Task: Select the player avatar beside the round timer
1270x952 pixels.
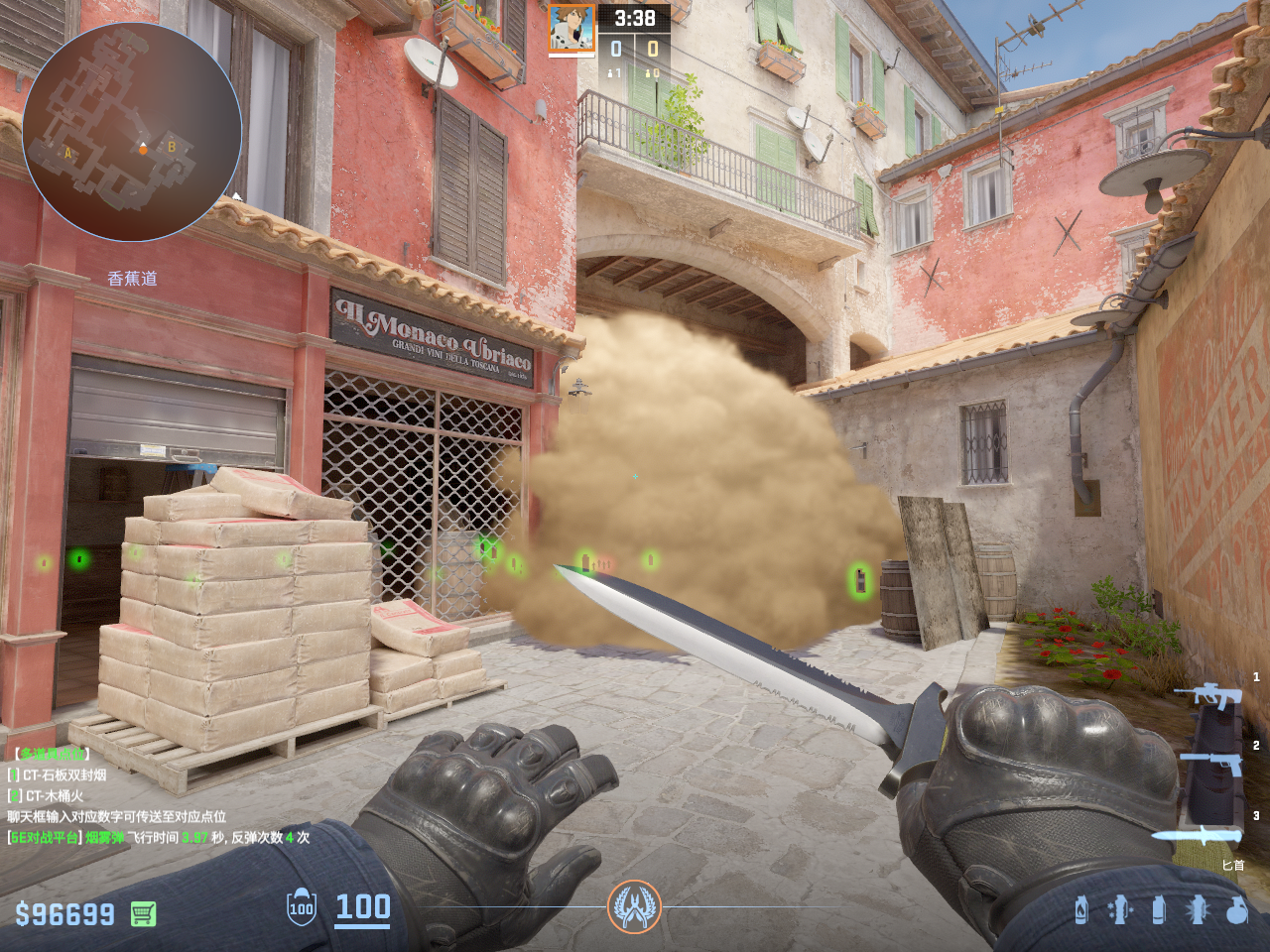Action: pos(571,29)
